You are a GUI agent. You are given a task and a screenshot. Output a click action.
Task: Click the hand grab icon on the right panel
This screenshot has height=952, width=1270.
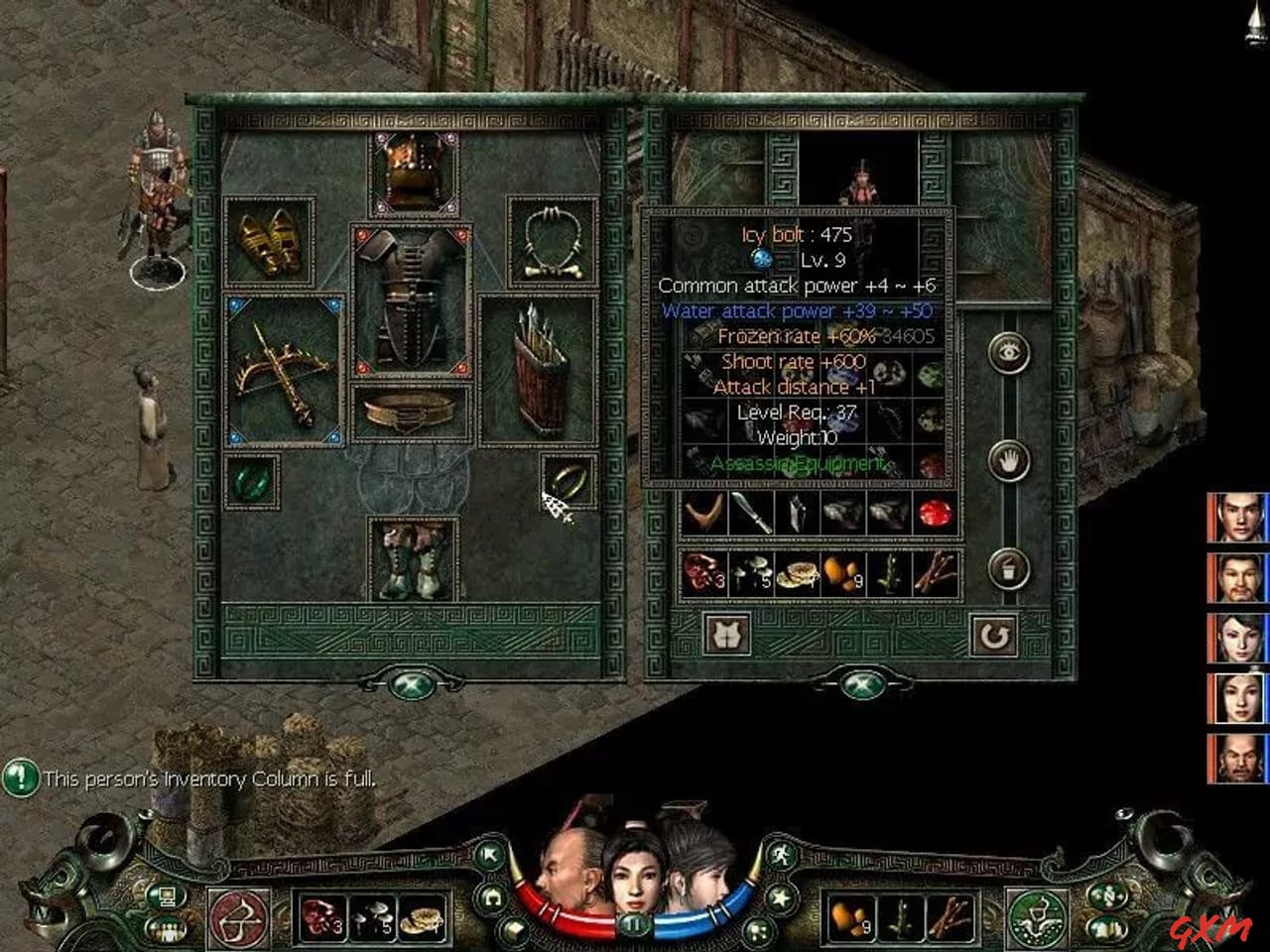(1007, 463)
